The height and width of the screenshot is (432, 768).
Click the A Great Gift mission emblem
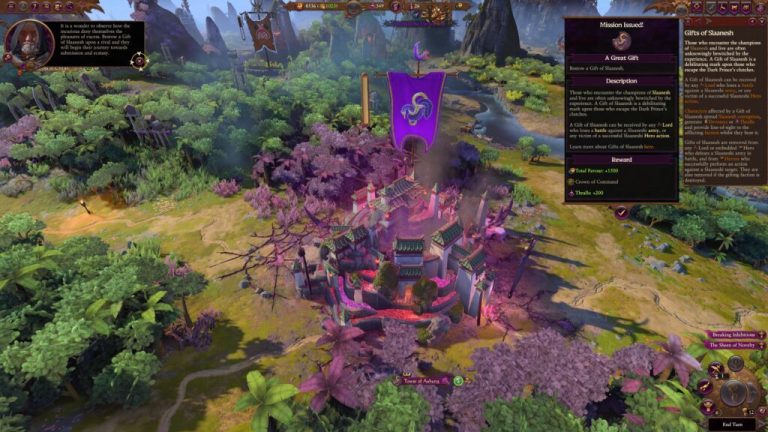click(621, 41)
